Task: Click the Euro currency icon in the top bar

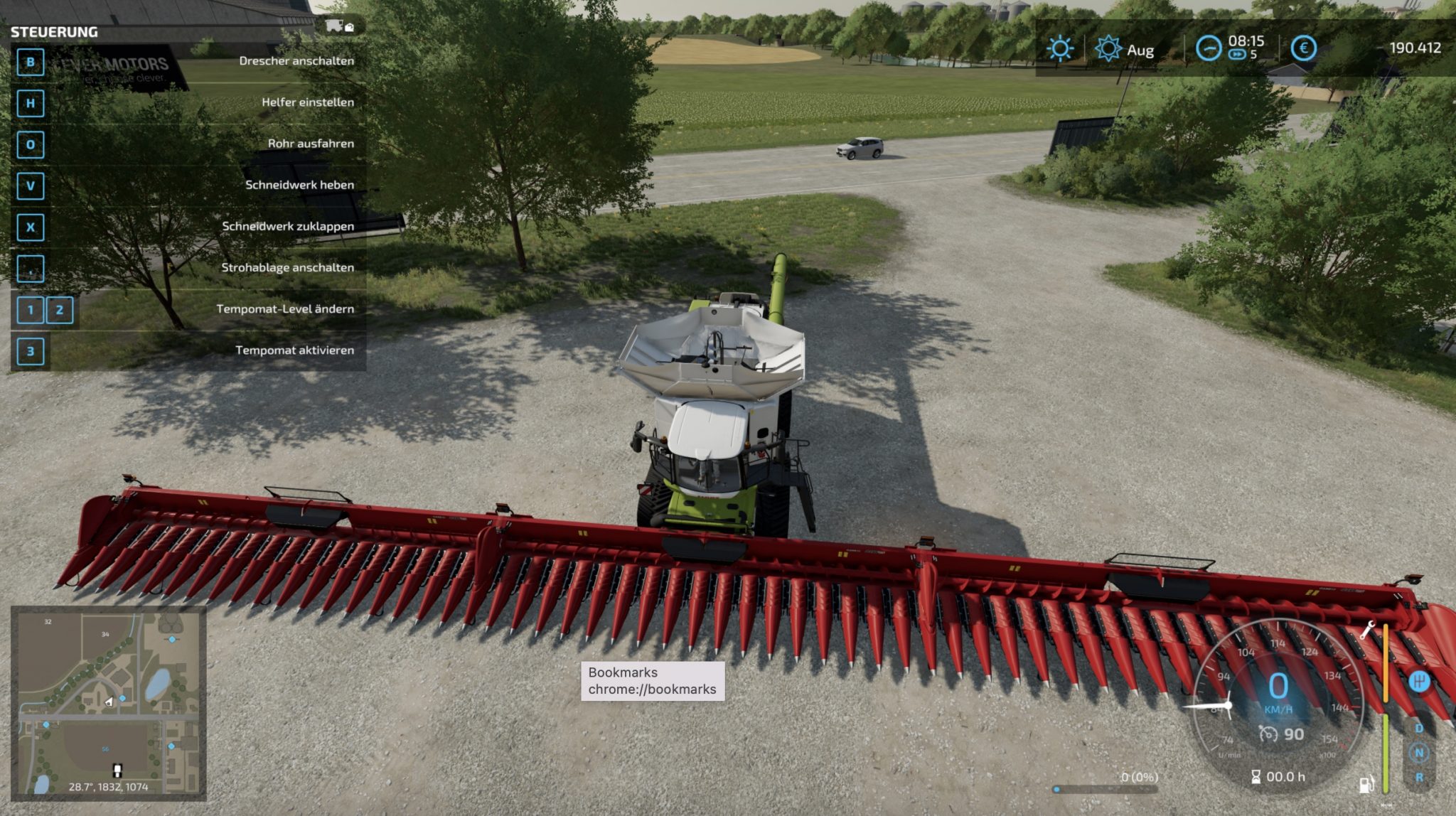Action: [x=1304, y=48]
